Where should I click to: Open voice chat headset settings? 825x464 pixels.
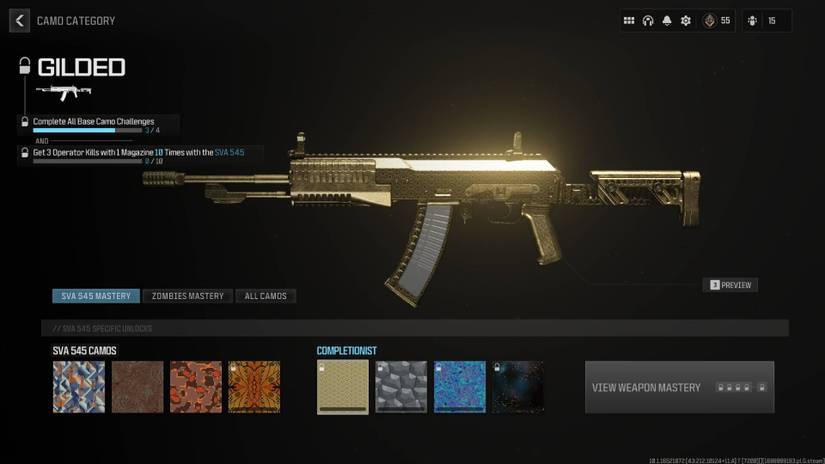tap(648, 20)
